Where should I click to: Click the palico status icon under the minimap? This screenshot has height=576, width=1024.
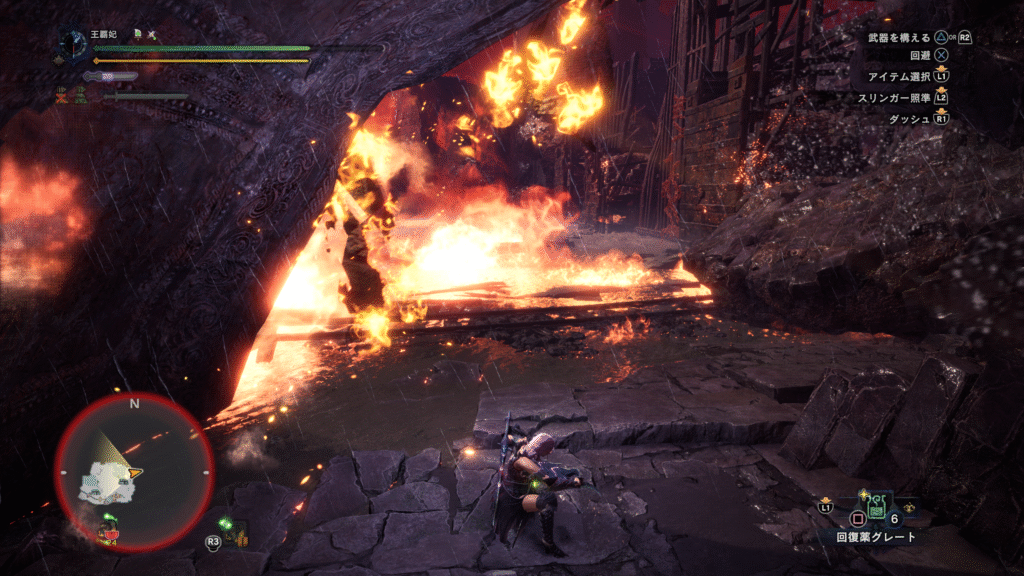click(x=108, y=531)
